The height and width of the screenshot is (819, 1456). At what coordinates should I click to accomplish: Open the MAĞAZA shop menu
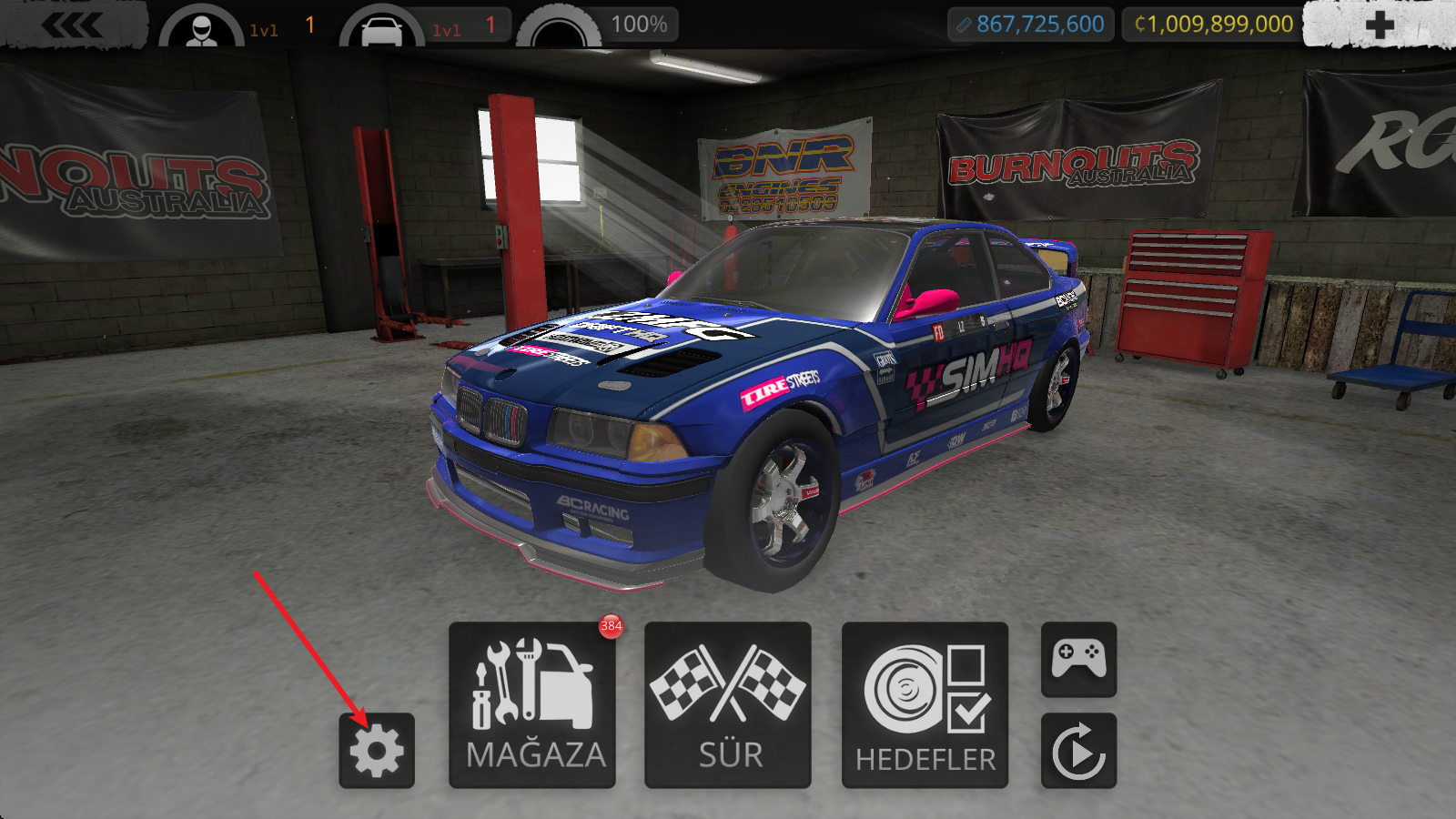[x=532, y=705]
